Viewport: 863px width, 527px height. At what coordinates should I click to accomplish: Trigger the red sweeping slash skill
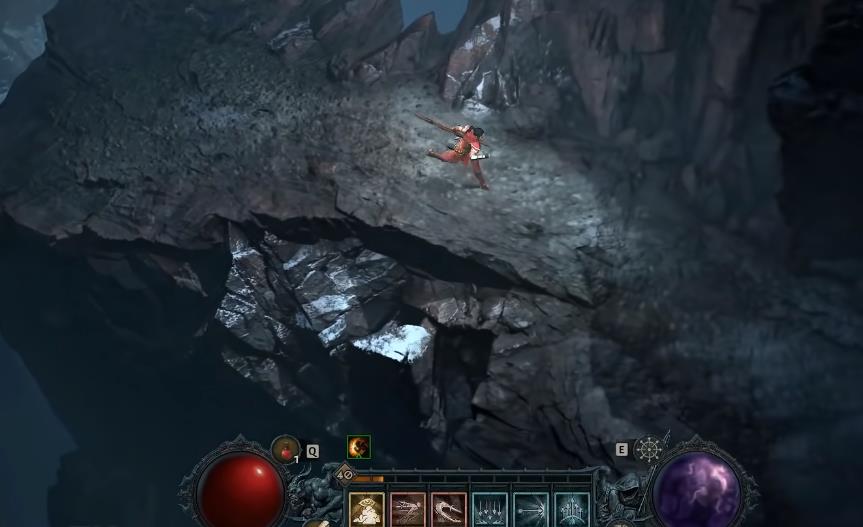[448, 510]
